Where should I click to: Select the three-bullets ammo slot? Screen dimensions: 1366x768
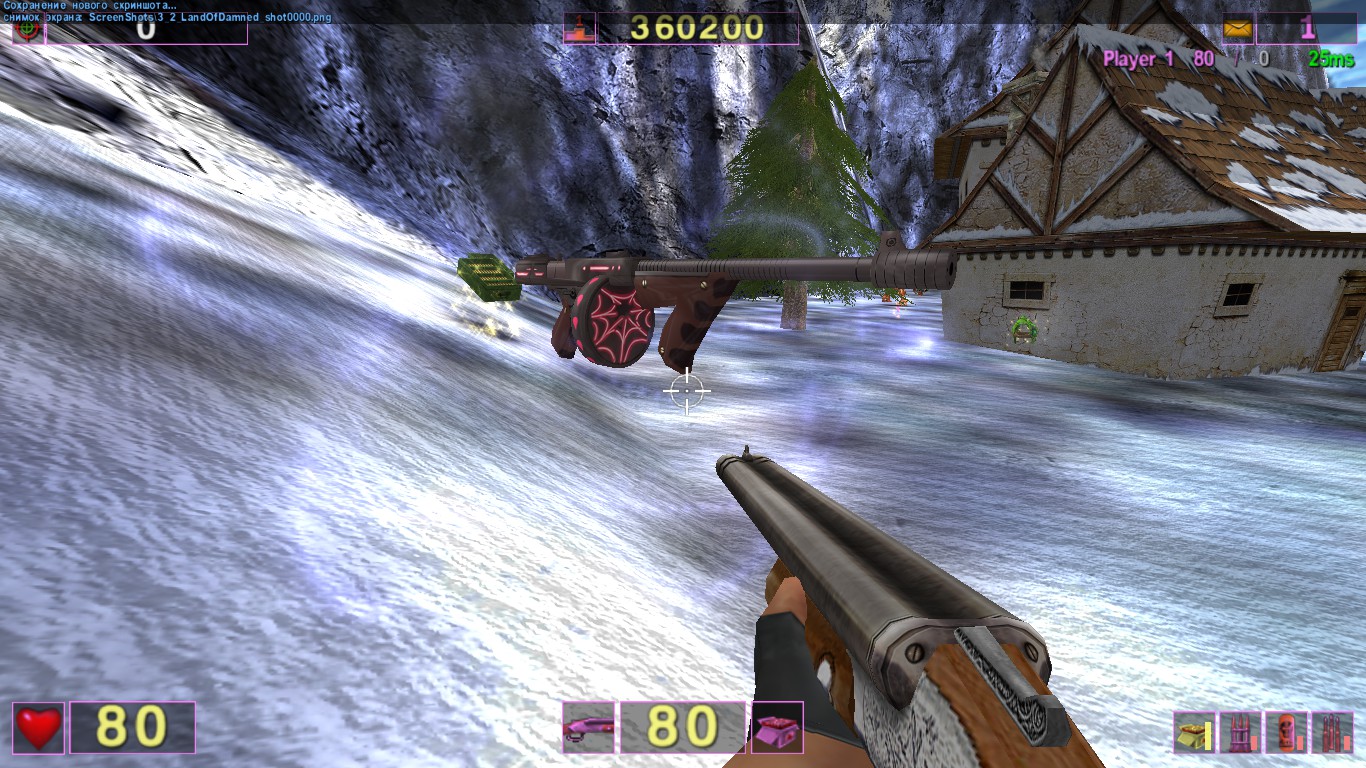coord(1332,733)
